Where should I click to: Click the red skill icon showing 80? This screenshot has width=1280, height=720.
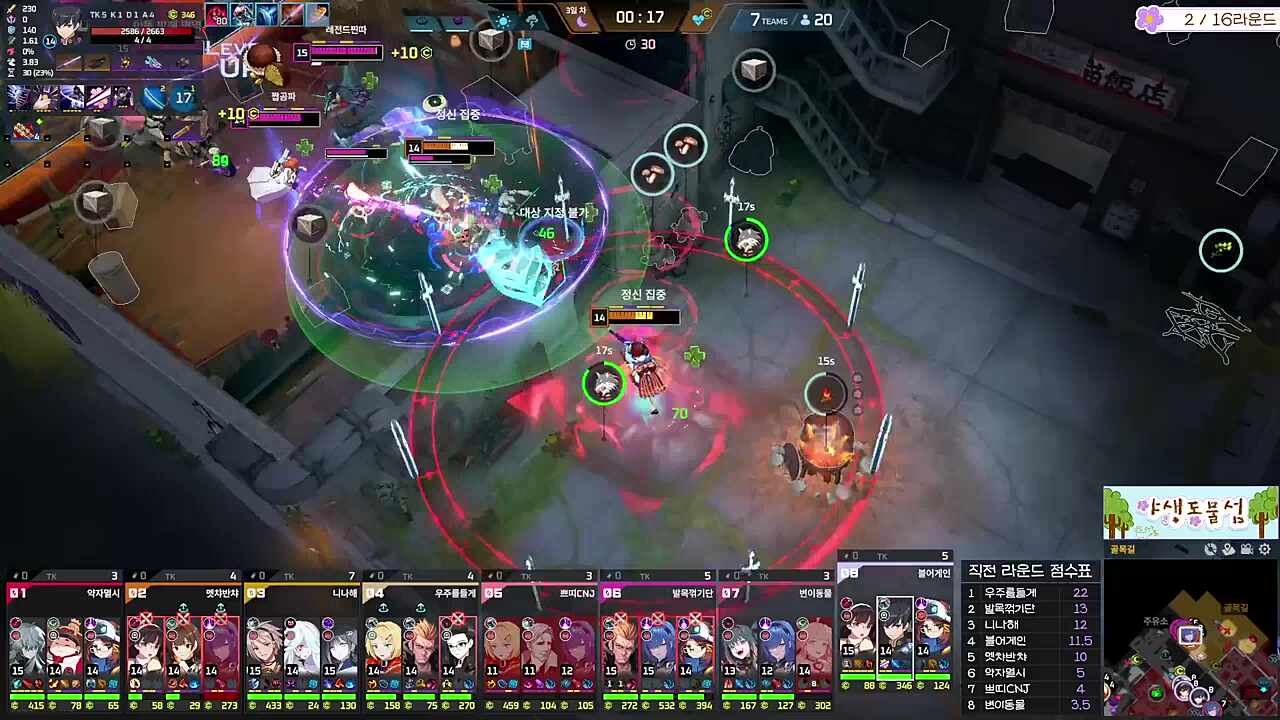point(217,14)
